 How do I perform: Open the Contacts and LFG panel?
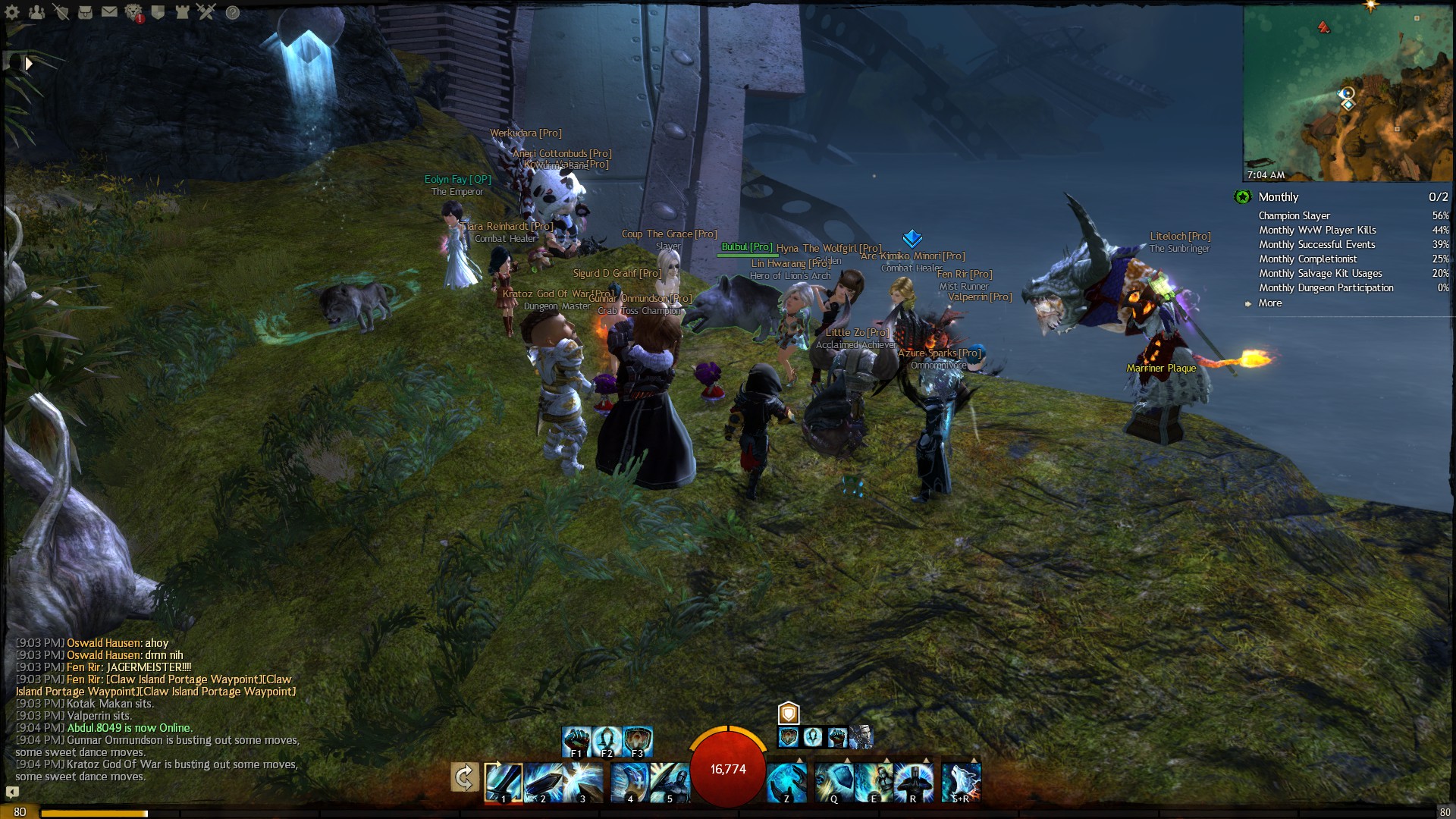(37, 12)
